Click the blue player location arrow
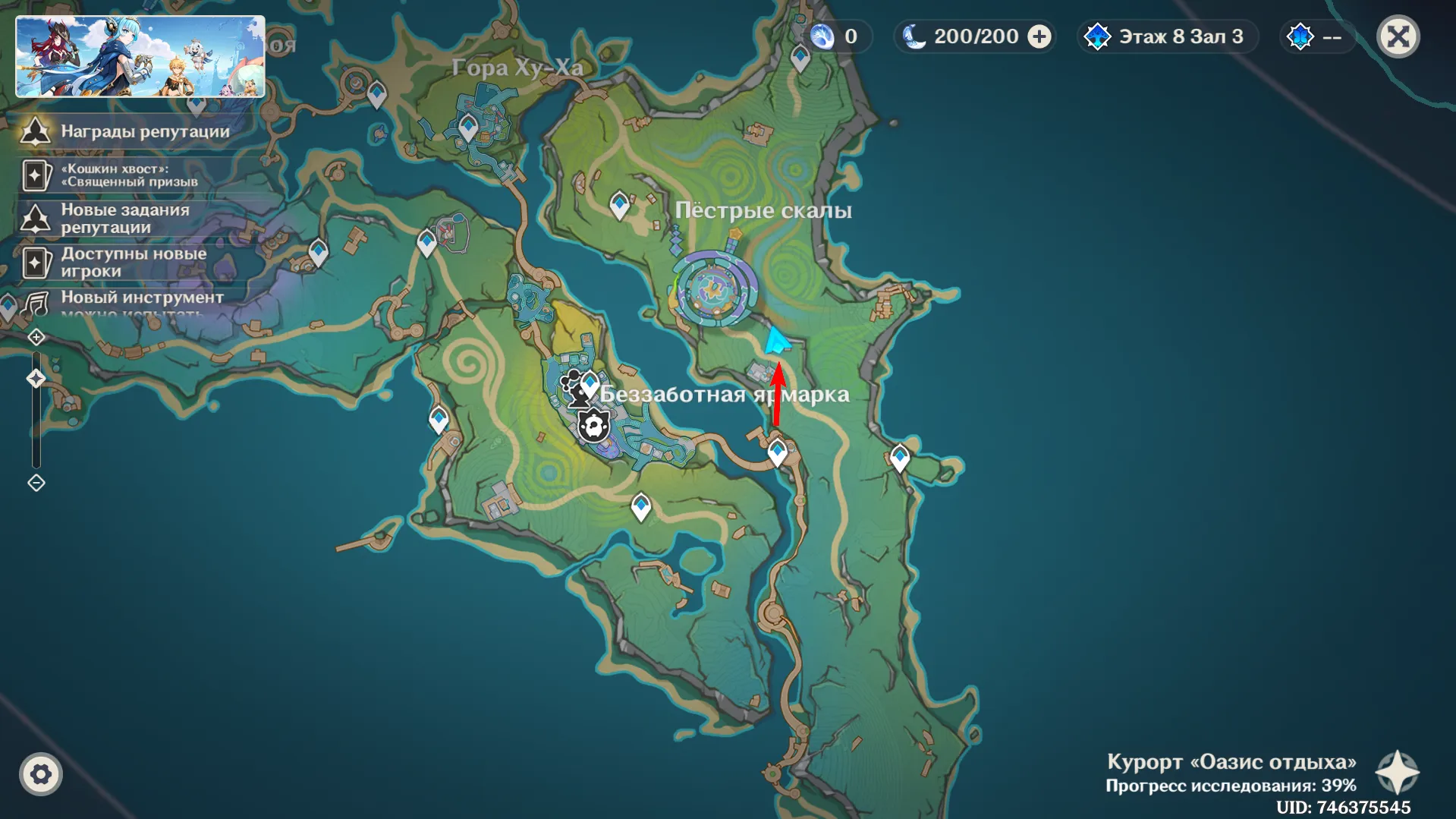 tap(776, 342)
